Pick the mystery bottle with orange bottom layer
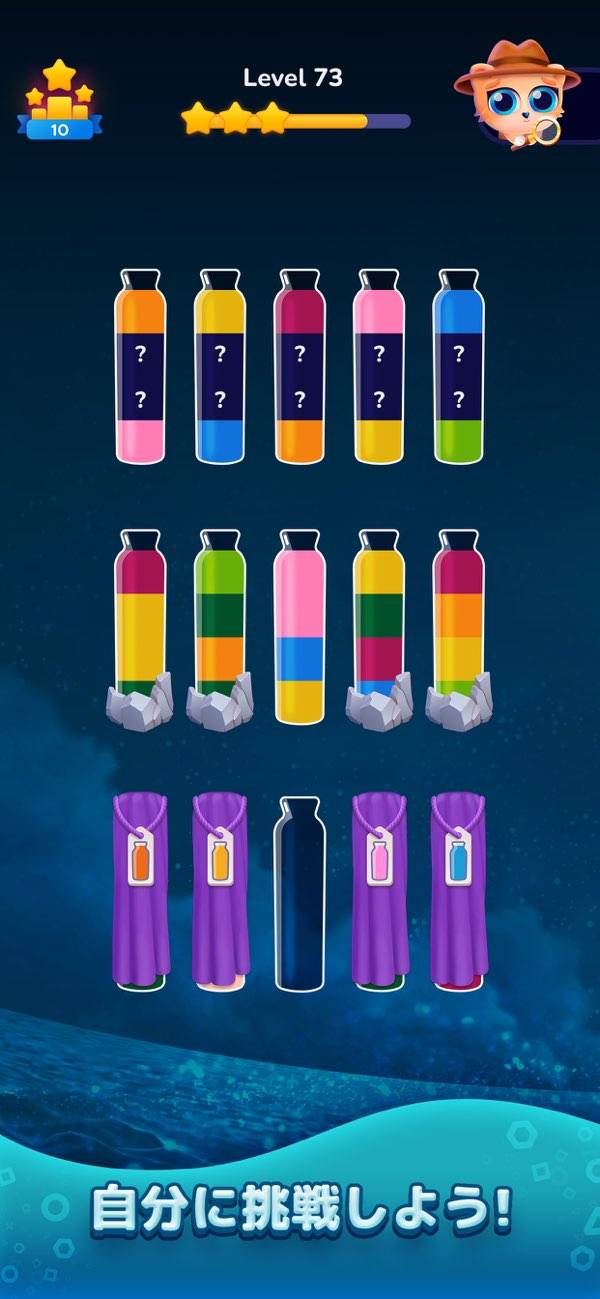This screenshot has height=1299, width=600. [x=300, y=368]
